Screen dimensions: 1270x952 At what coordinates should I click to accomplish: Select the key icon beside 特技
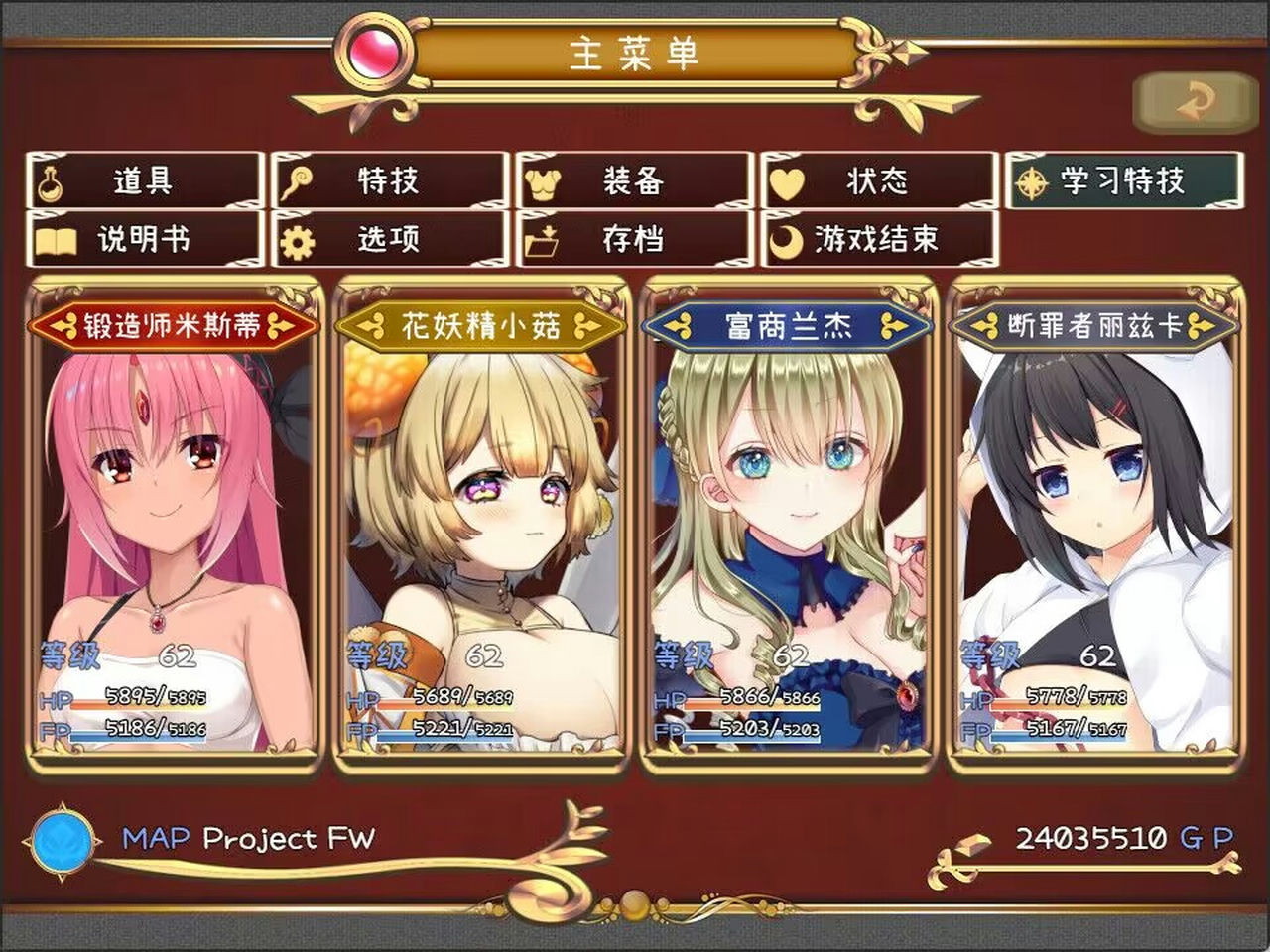click(x=301, y=182)
